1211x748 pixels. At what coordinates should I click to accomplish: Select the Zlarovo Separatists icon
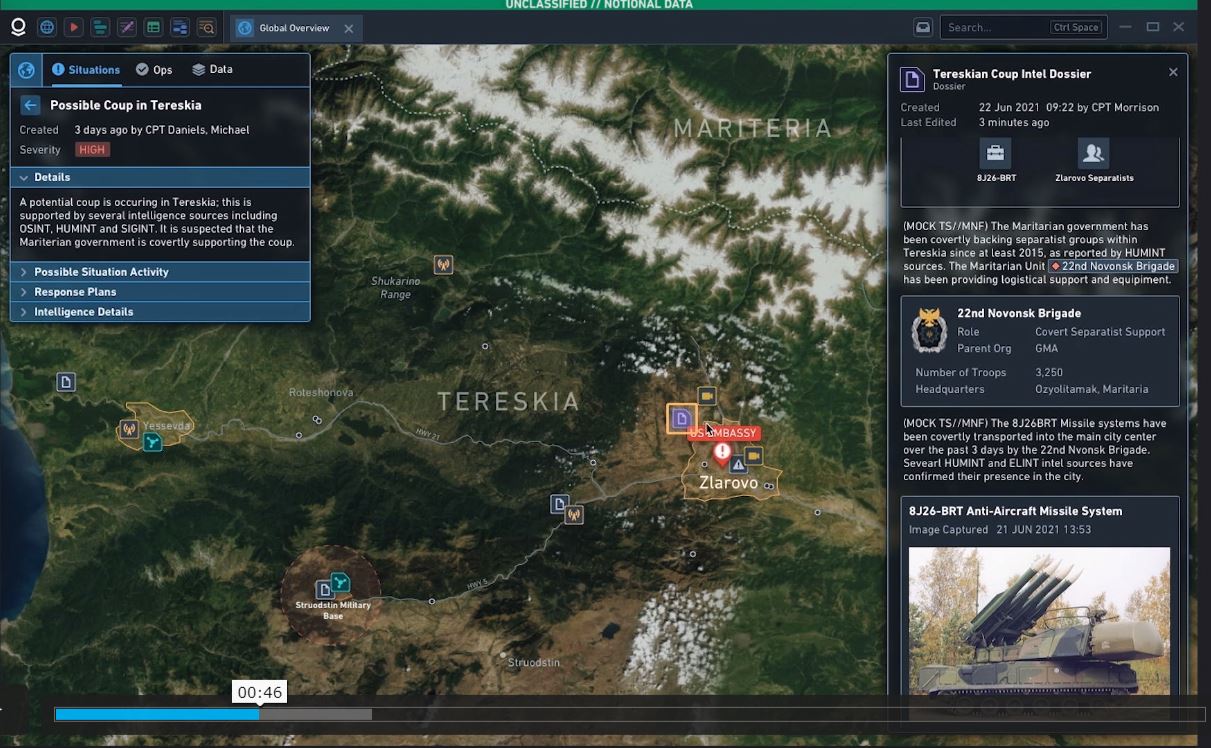click(x=1093, y=154)
